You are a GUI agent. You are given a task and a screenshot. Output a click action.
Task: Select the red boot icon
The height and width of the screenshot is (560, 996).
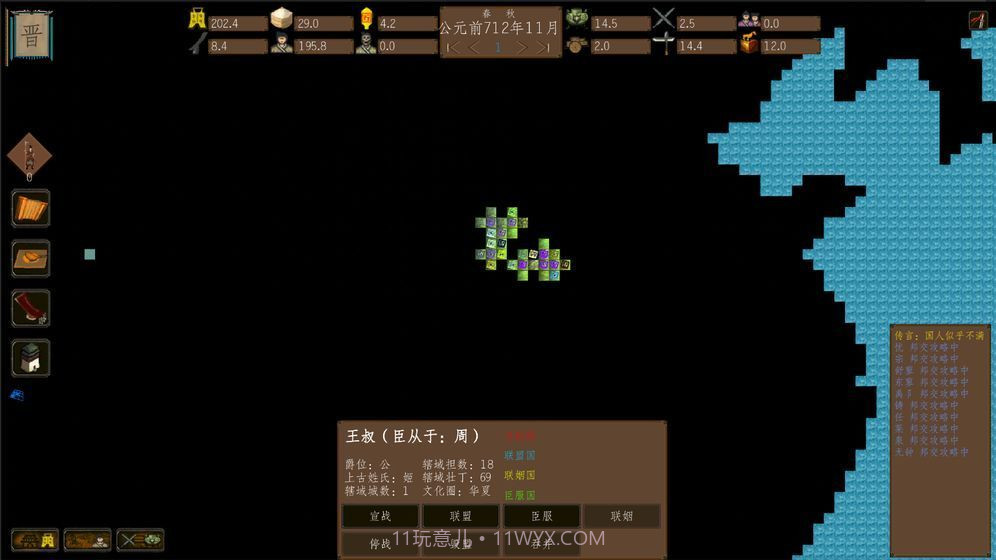[31, 307]
